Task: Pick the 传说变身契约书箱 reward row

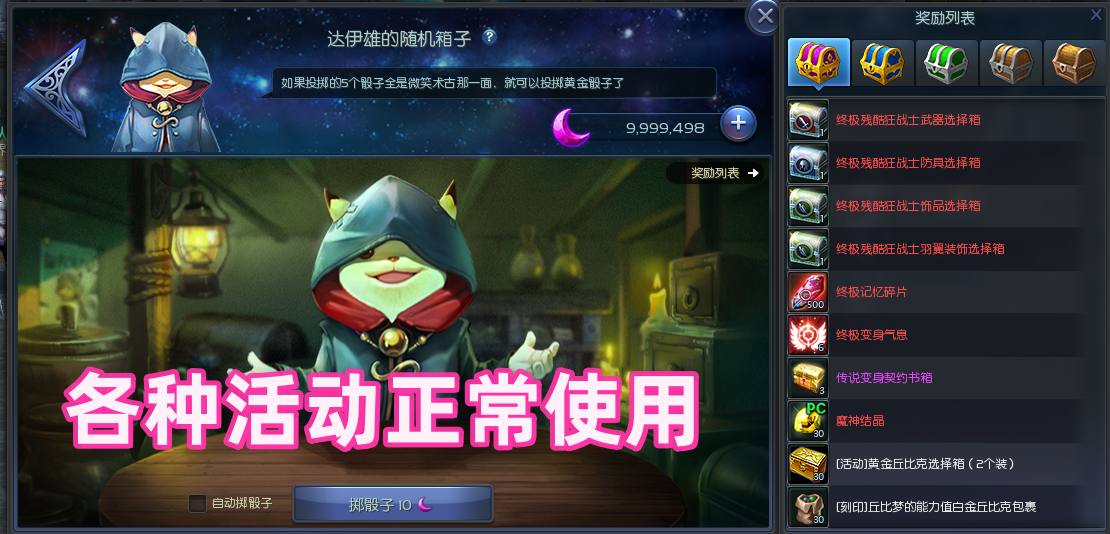Action: click(884, 378)
